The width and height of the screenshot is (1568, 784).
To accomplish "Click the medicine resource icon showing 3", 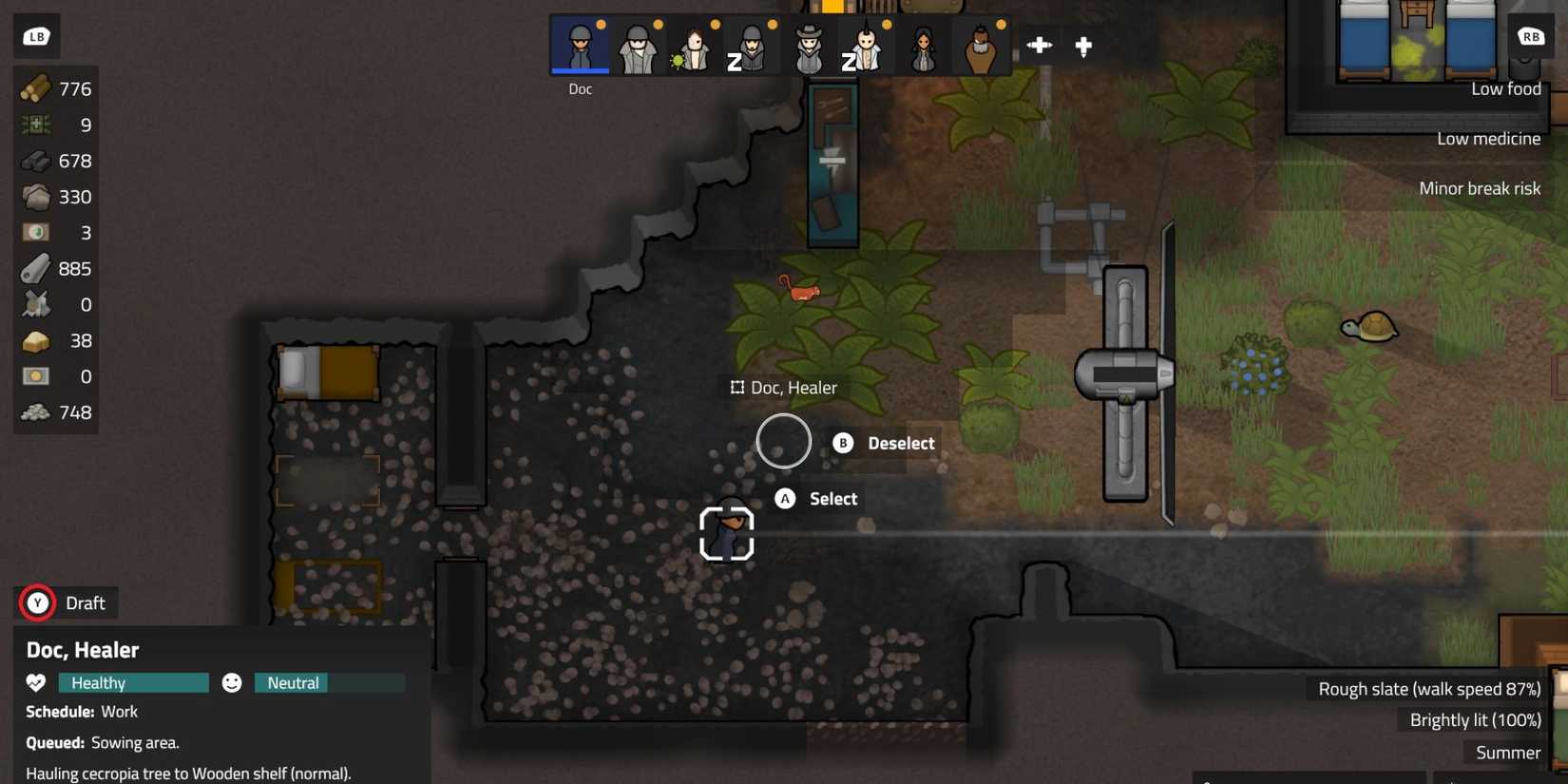I will pos(35,232).
